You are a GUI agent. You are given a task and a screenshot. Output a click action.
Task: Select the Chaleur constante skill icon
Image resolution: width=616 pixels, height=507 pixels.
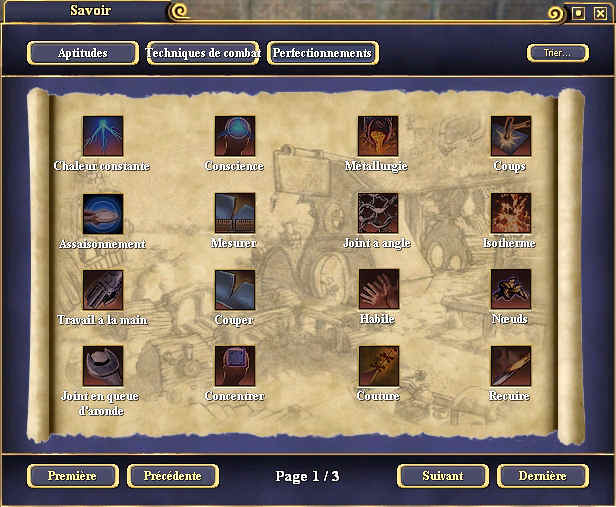click(x=103, y=136)
